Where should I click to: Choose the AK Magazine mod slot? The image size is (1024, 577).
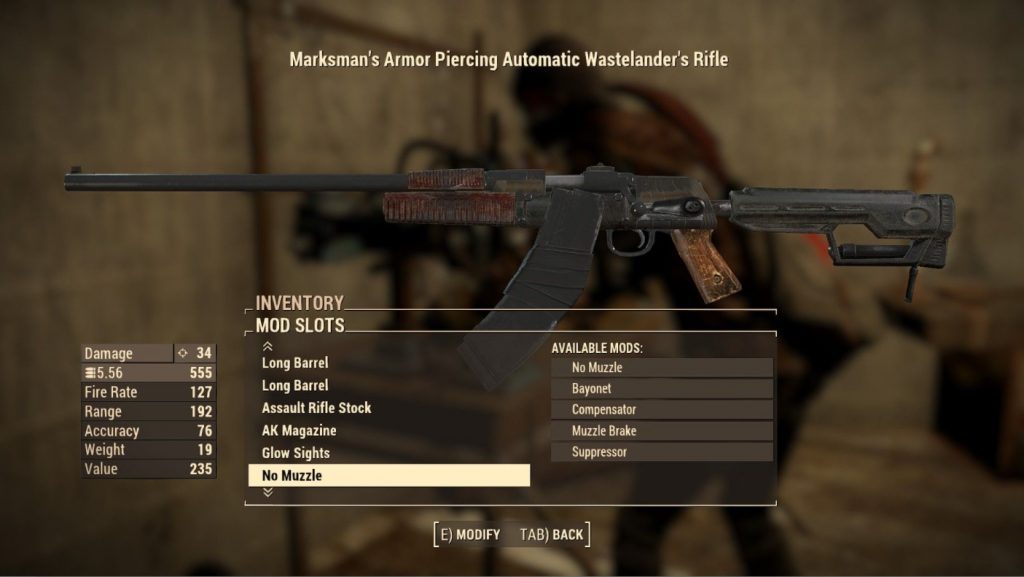[299, 431]
